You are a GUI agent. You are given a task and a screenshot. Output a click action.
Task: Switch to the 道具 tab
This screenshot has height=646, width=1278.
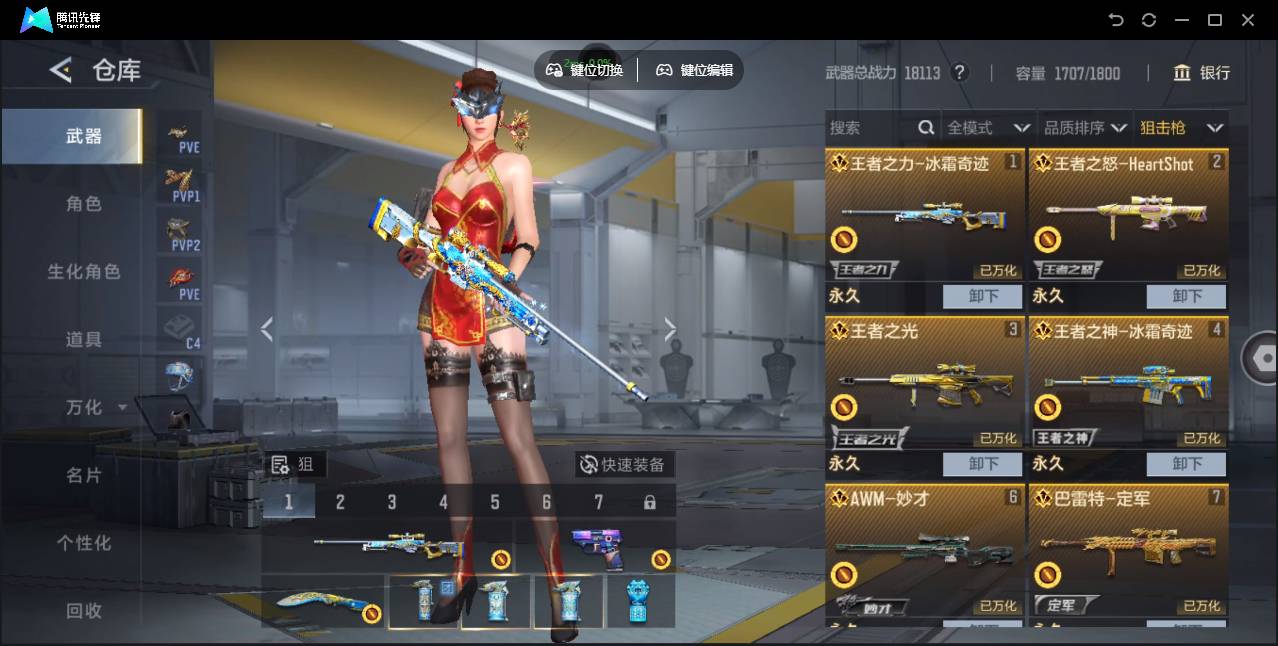(84, 340)
